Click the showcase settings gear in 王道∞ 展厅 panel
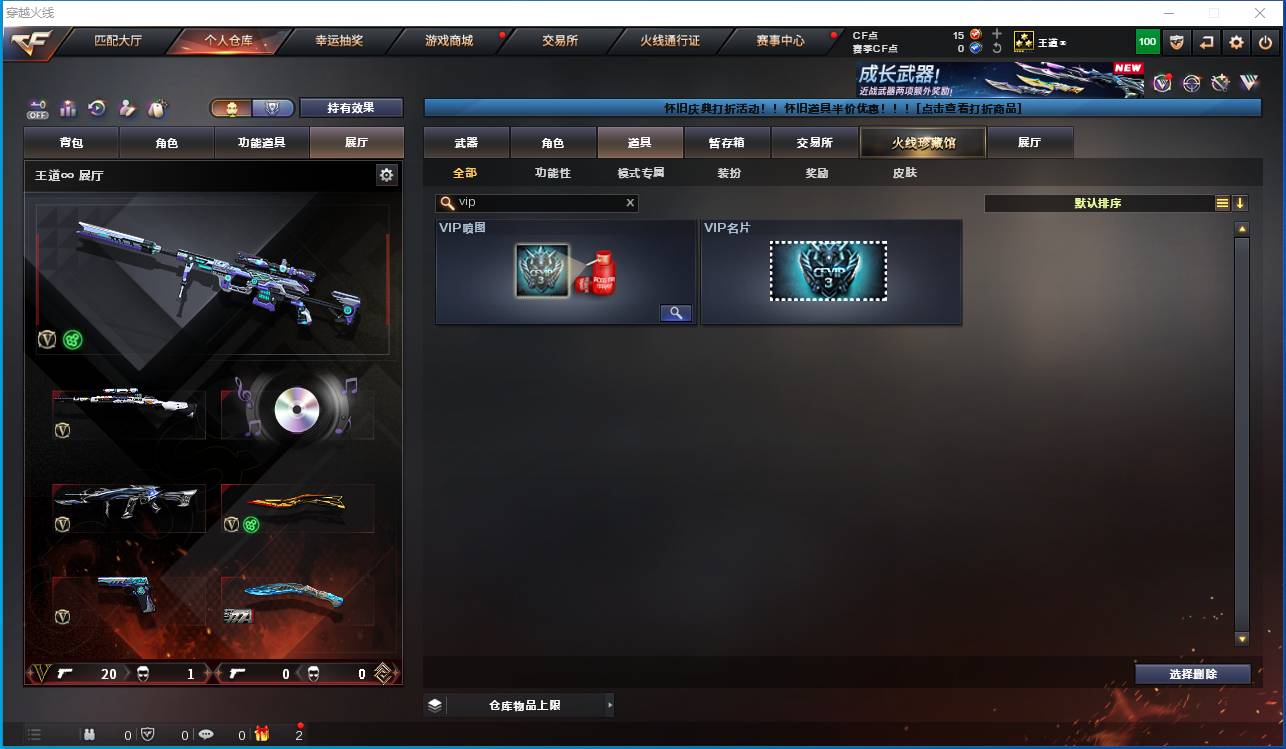 pyautogui.click(x=387, y=174)
